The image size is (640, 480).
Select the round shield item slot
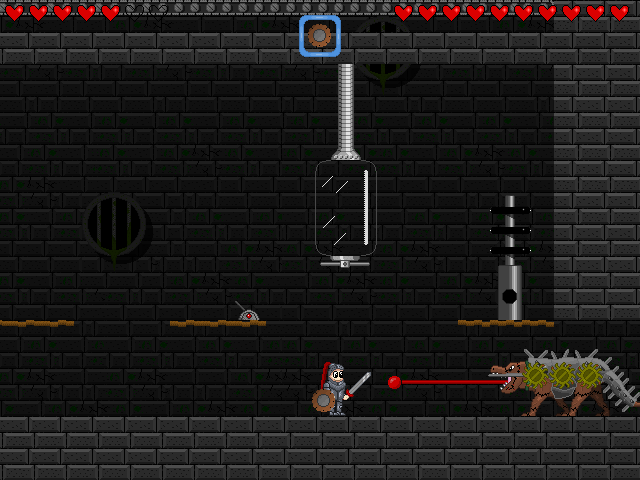320,36
